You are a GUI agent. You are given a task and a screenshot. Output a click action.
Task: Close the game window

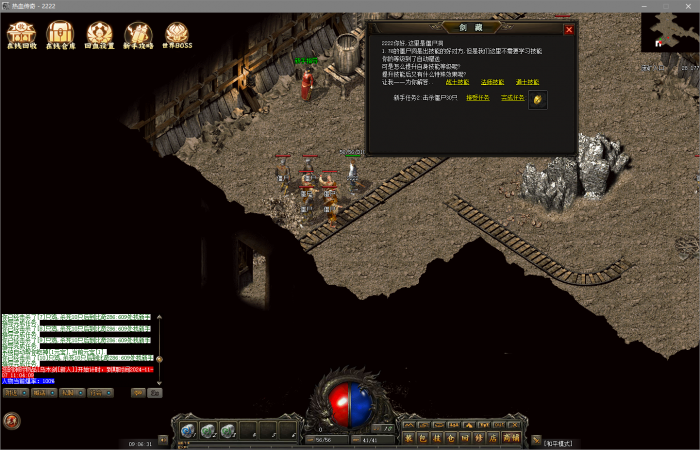(687, 5)
